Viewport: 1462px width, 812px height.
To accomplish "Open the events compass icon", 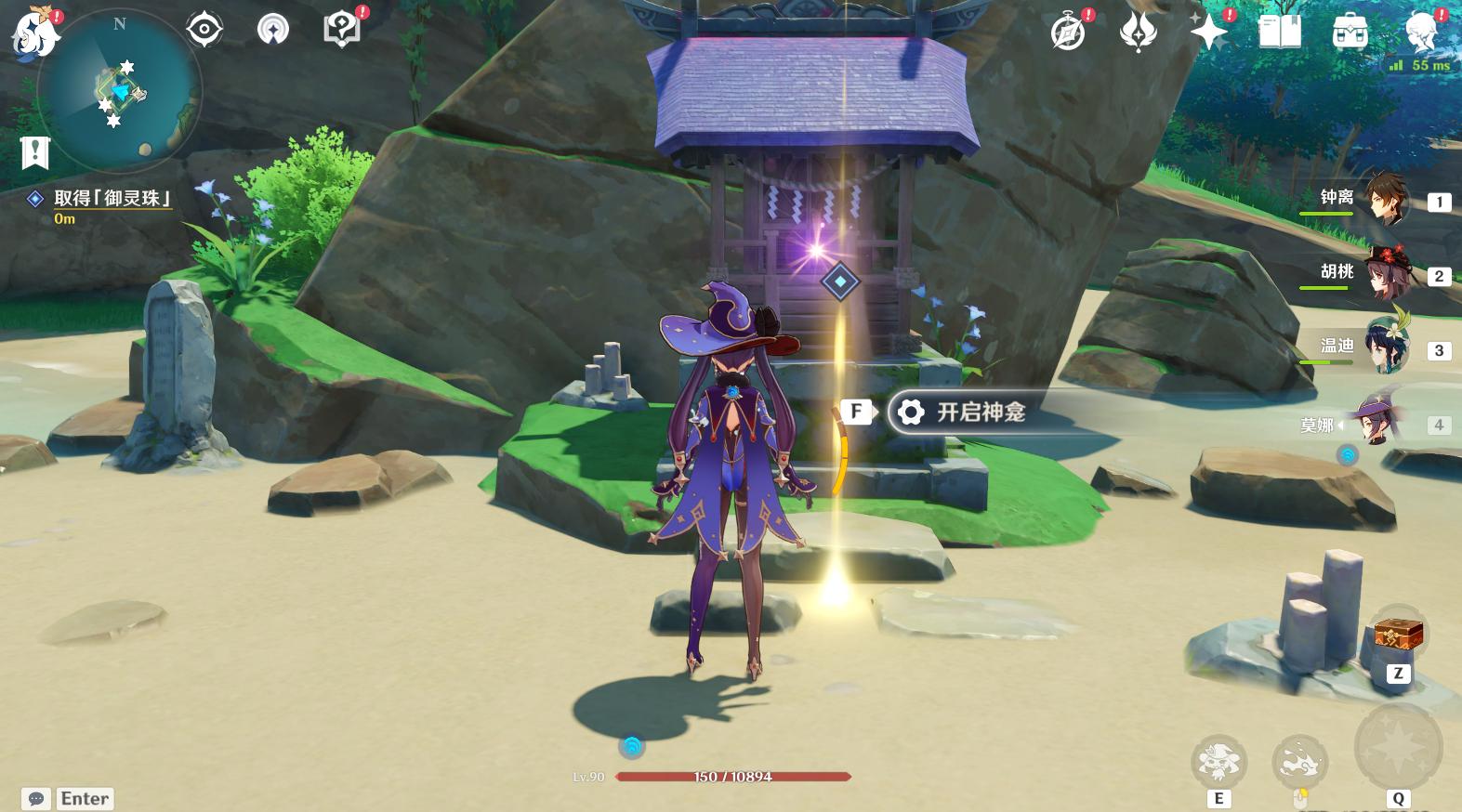I will point(1068,33).
